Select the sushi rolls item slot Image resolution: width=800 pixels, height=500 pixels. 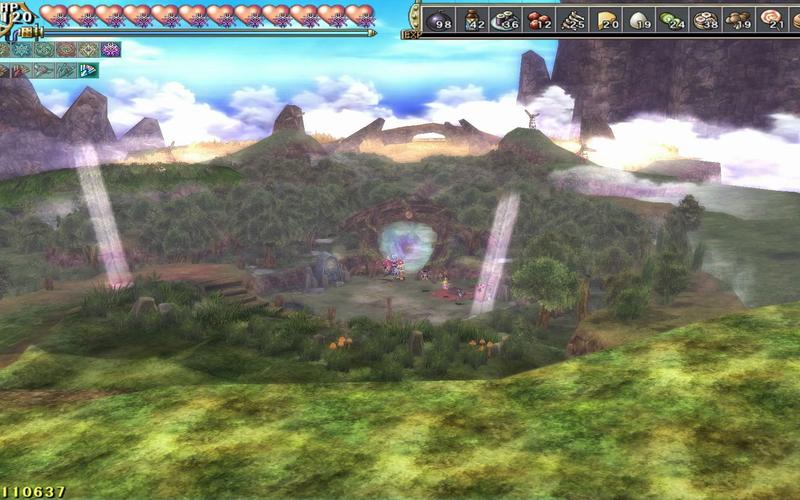point(504,18)
